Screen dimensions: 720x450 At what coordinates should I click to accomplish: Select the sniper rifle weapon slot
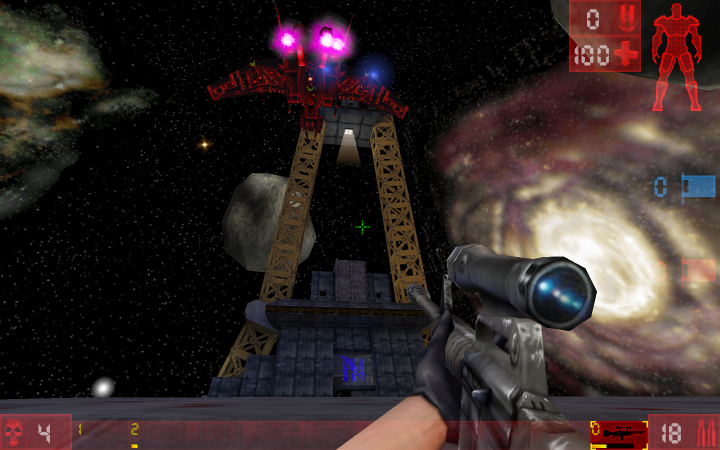tap(618, 433)
